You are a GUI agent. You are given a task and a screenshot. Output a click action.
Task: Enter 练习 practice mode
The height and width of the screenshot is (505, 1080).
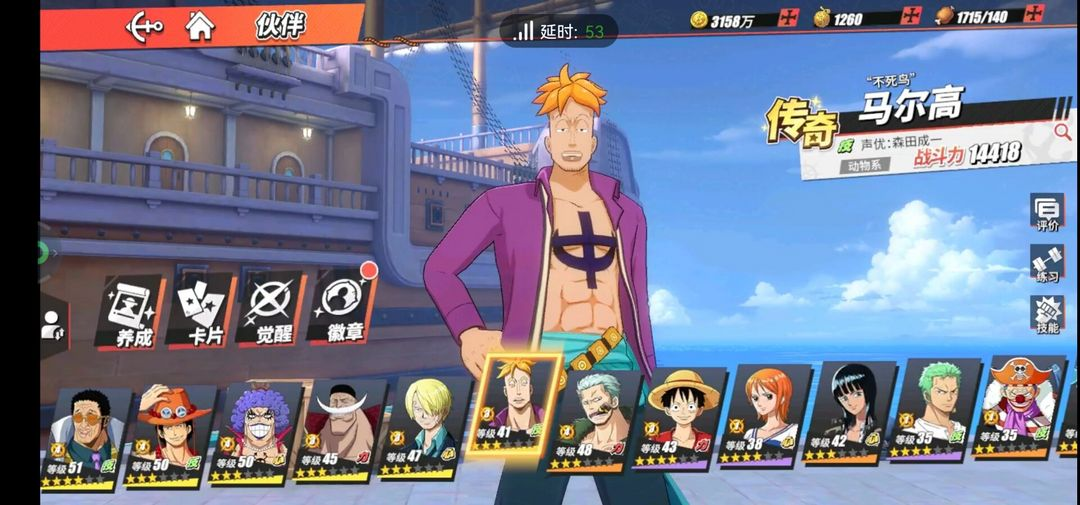click(x=1047, y=263)
